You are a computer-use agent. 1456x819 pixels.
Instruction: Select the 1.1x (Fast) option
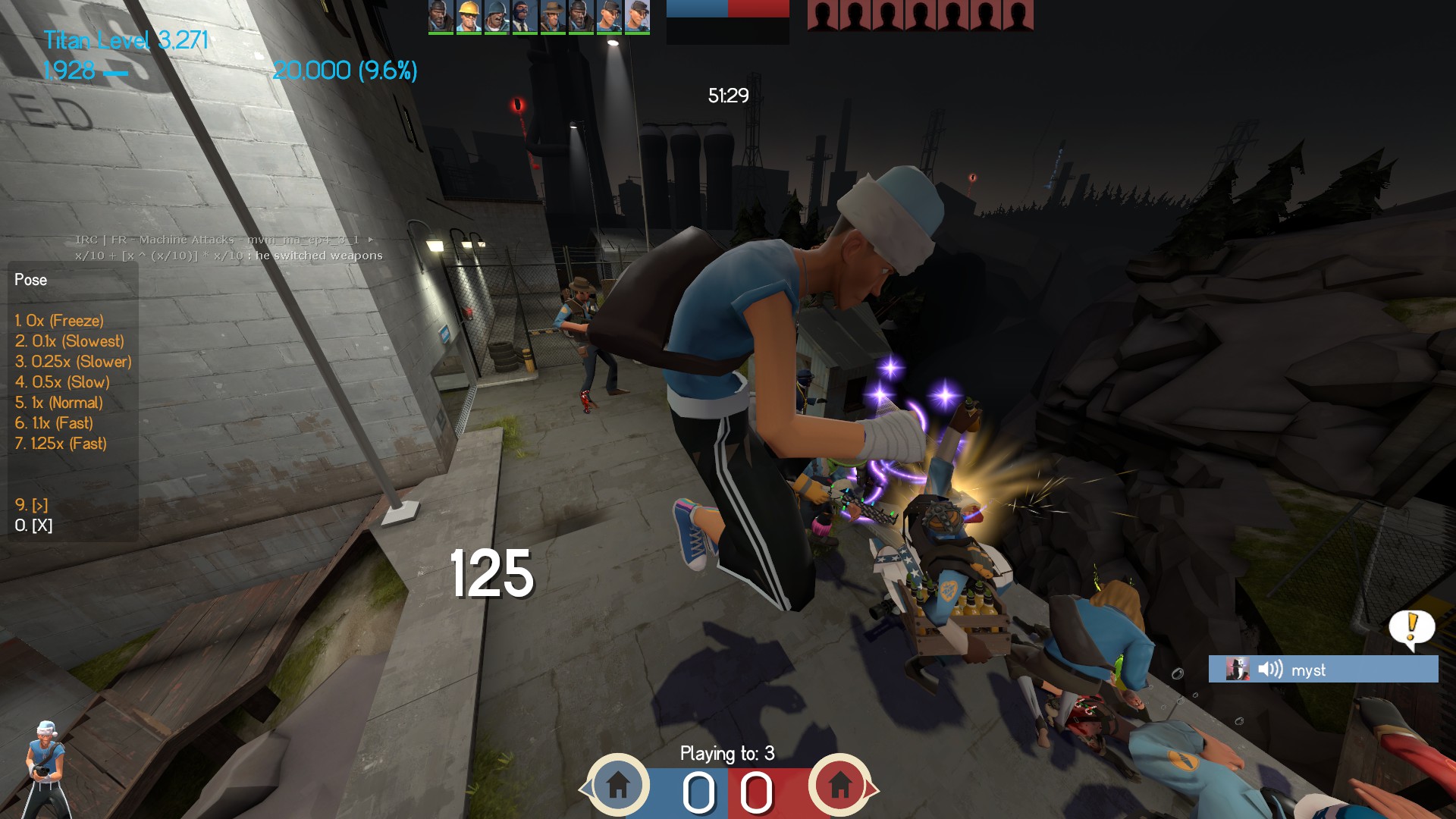click(54, 423)
